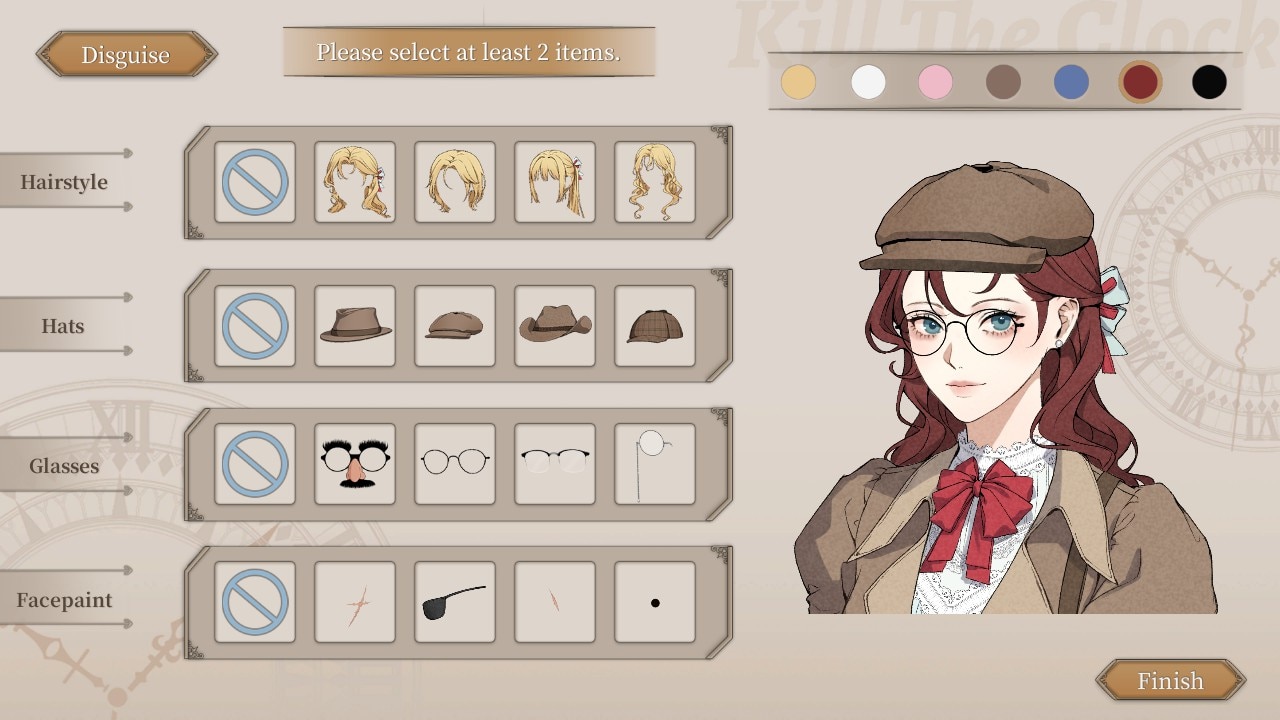Select the cowboy hat
The height and width of the screenshot is (720, 1280).
click(555, 326)
